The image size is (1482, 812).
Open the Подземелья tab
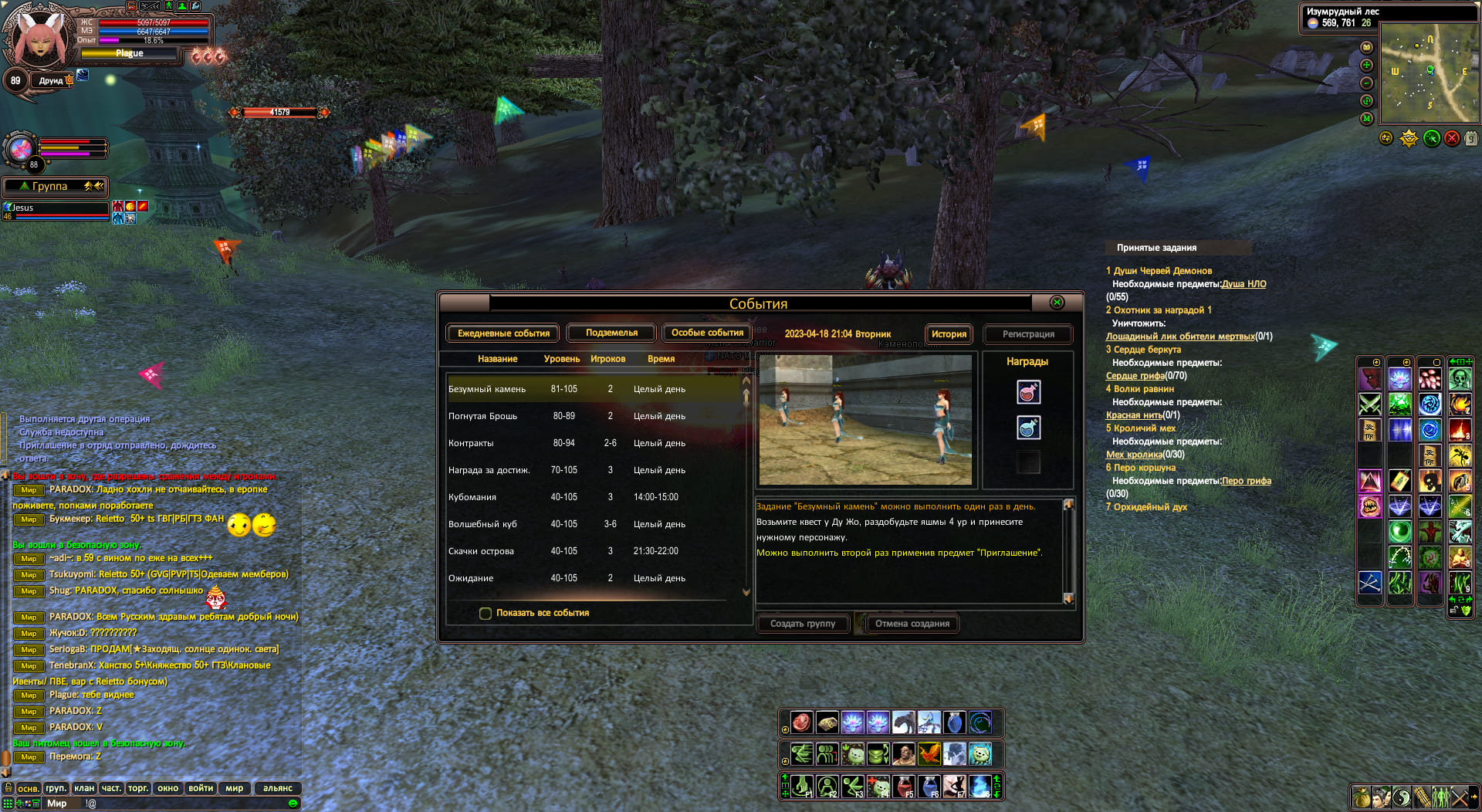611,333
